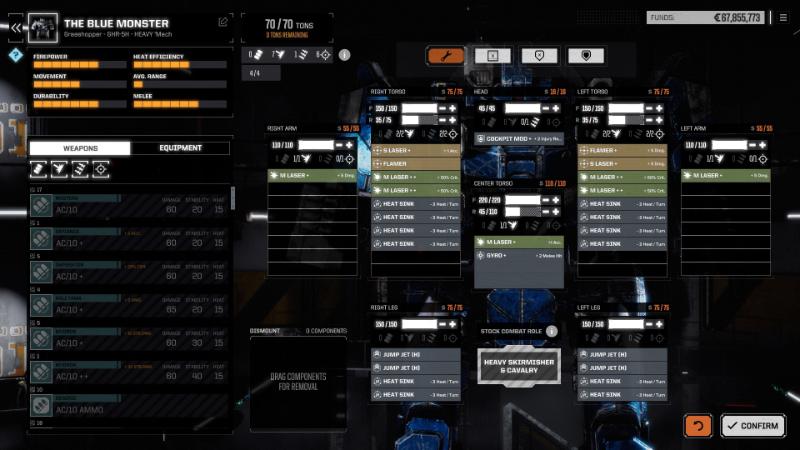Increase head armor with plus button

557,108
